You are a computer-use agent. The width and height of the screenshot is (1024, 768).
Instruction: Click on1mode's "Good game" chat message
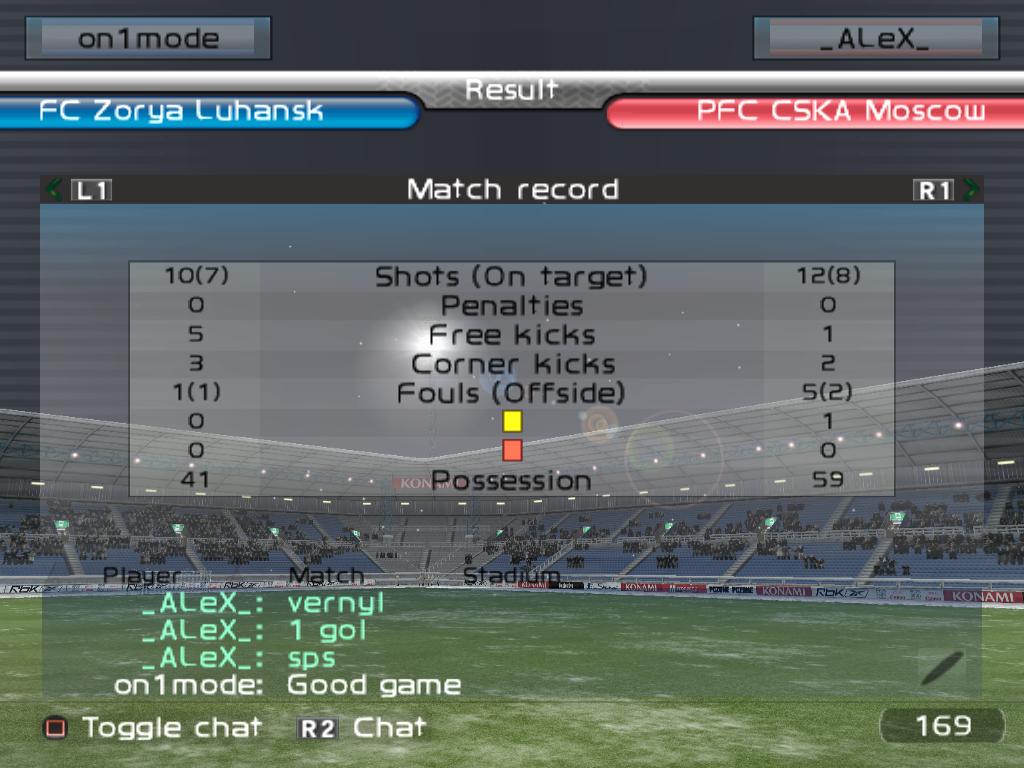373,686
